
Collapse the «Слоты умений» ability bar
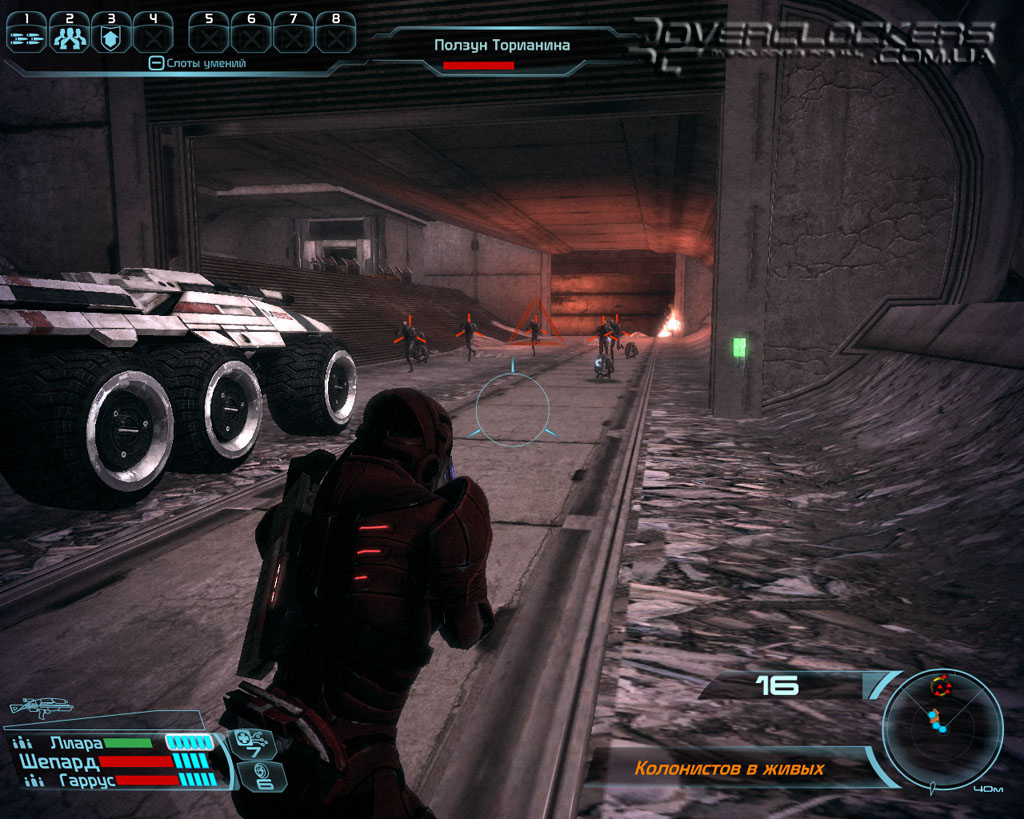click(155, 63)
